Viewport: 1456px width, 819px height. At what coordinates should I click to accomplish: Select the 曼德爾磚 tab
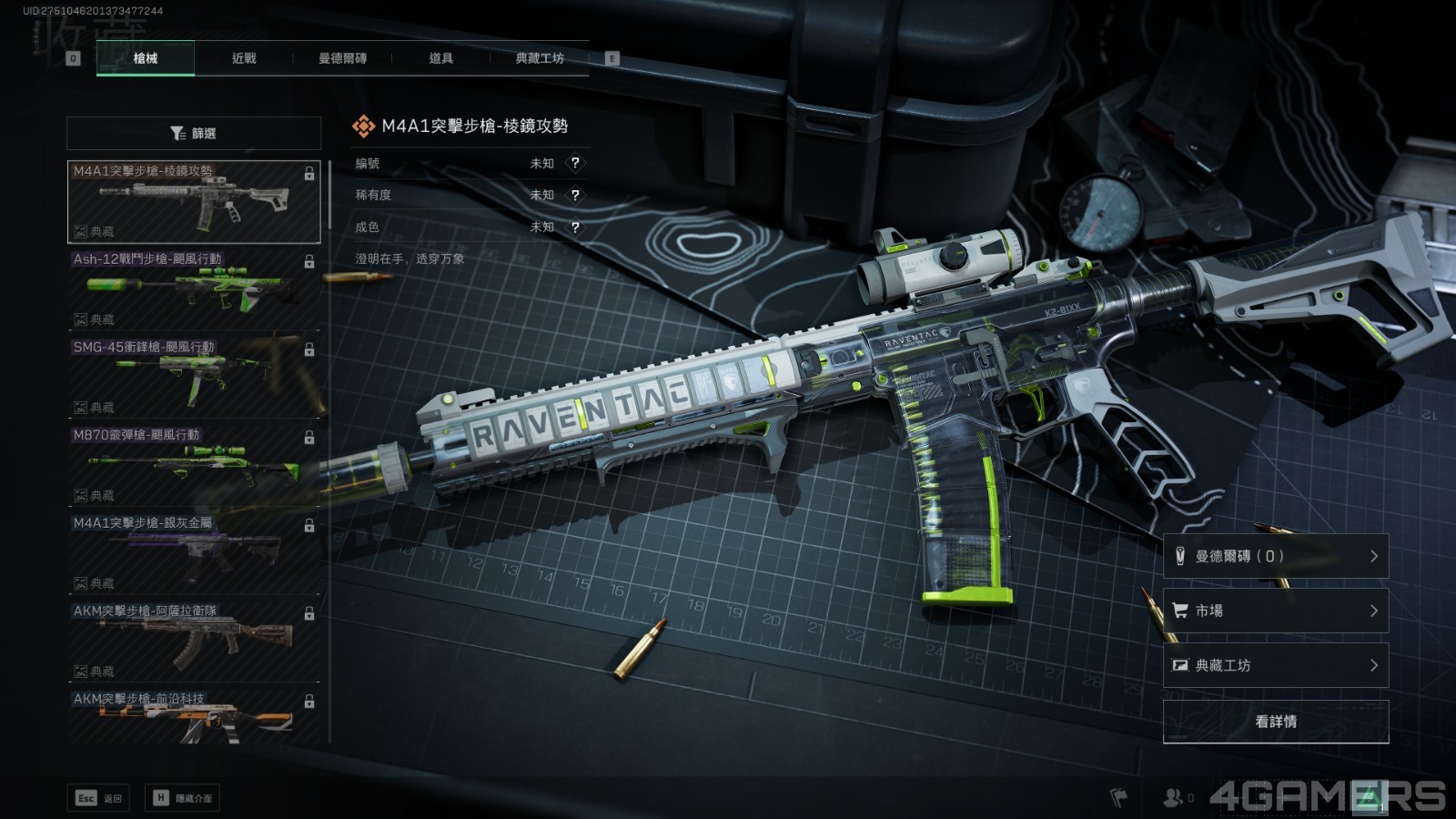[342, 58]
